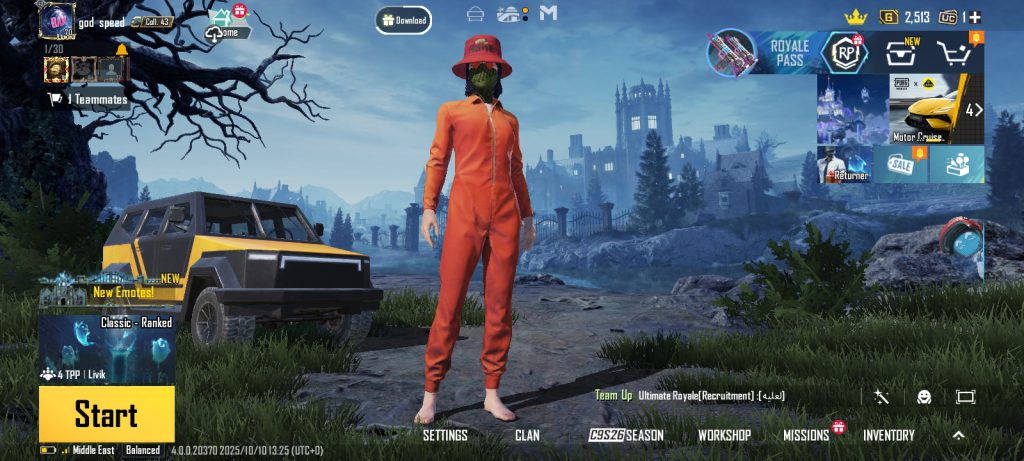Expand the bottom menu arrow
Screen dimensions: 1024x461
958,435
